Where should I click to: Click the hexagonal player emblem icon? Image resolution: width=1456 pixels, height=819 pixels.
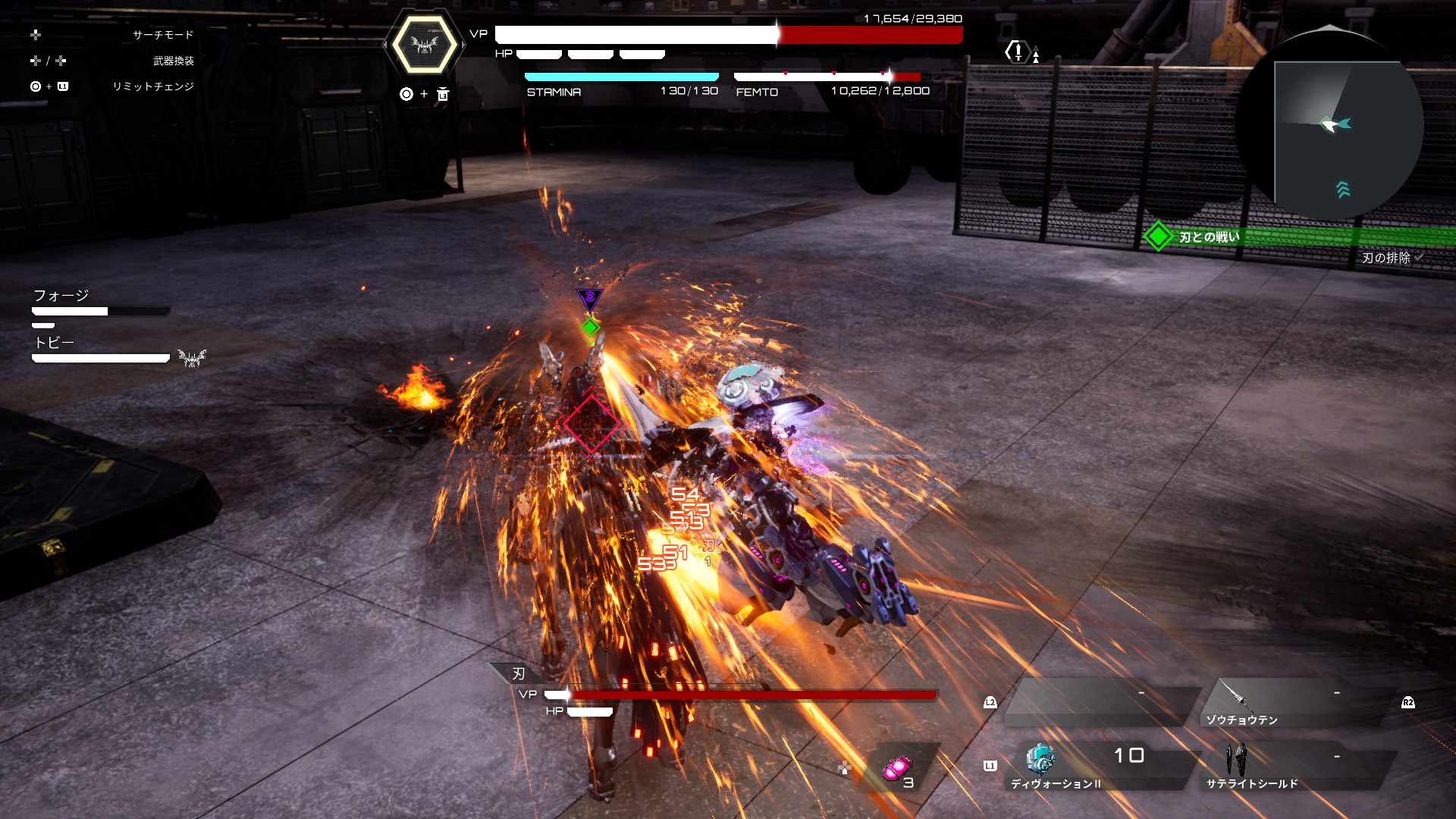tap(424, 45)
